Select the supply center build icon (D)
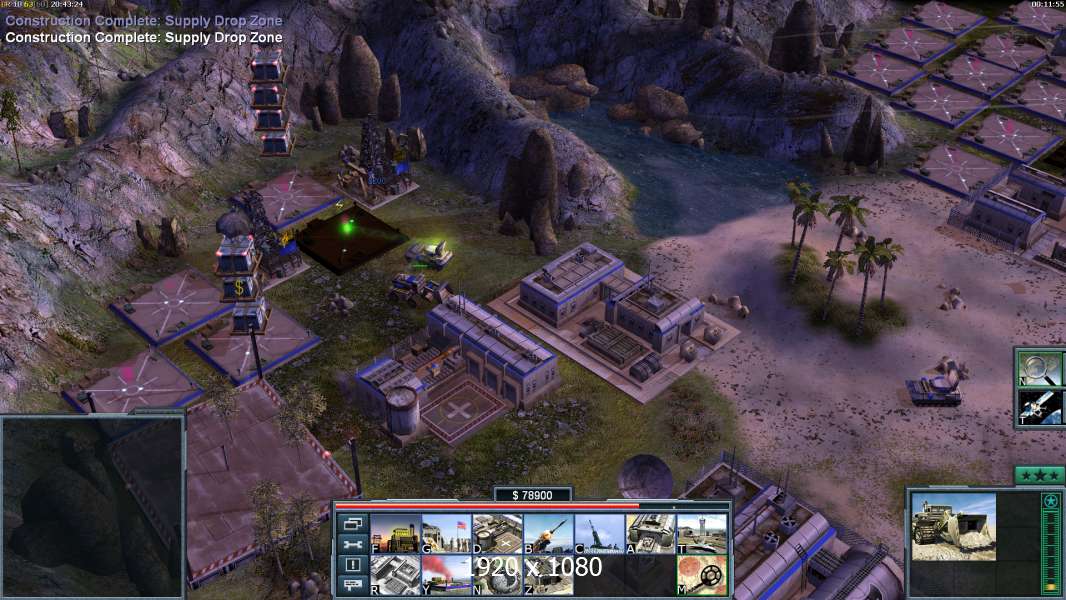 (497, 534)
